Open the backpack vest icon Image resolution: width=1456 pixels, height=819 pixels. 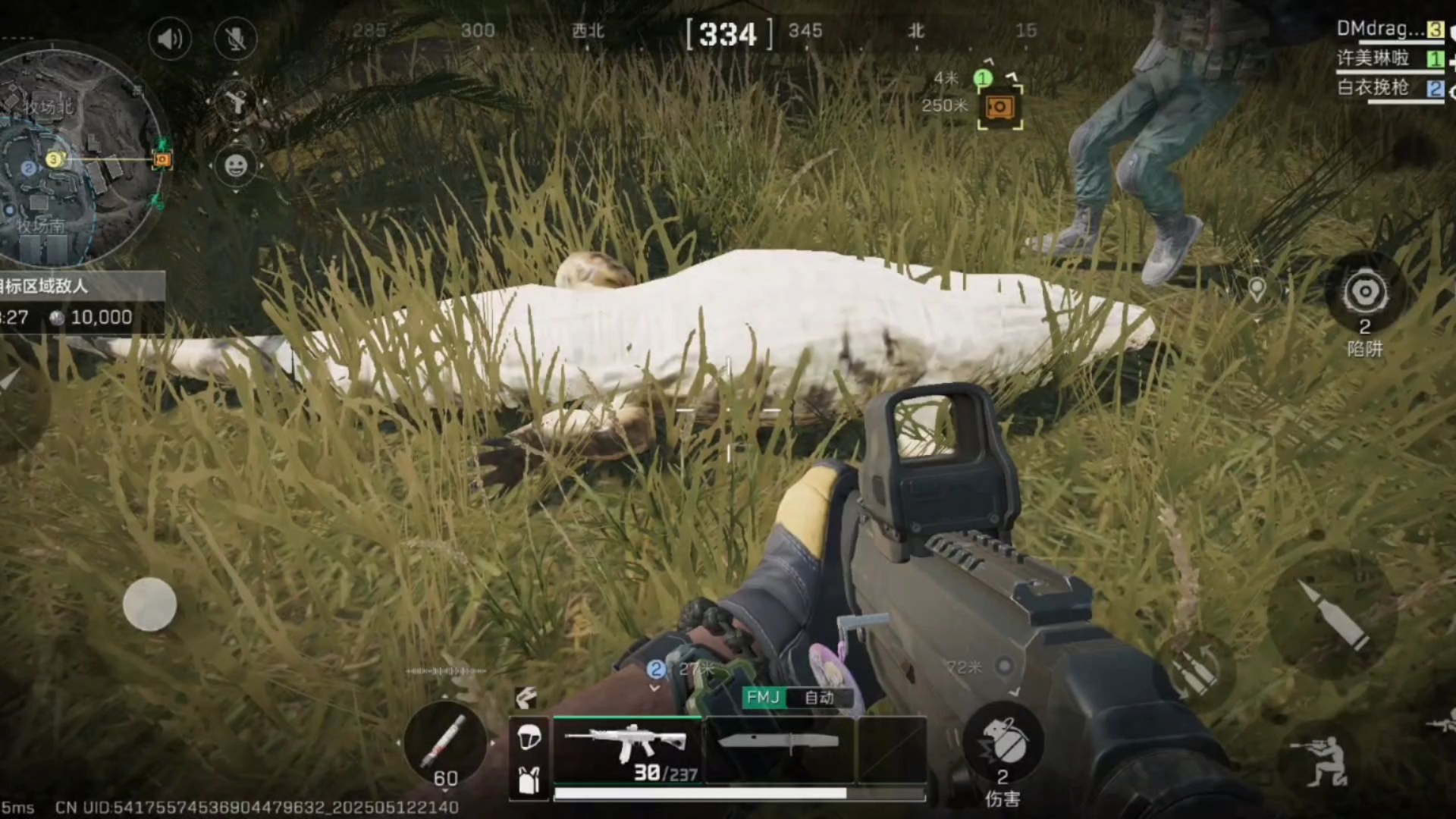529,779
